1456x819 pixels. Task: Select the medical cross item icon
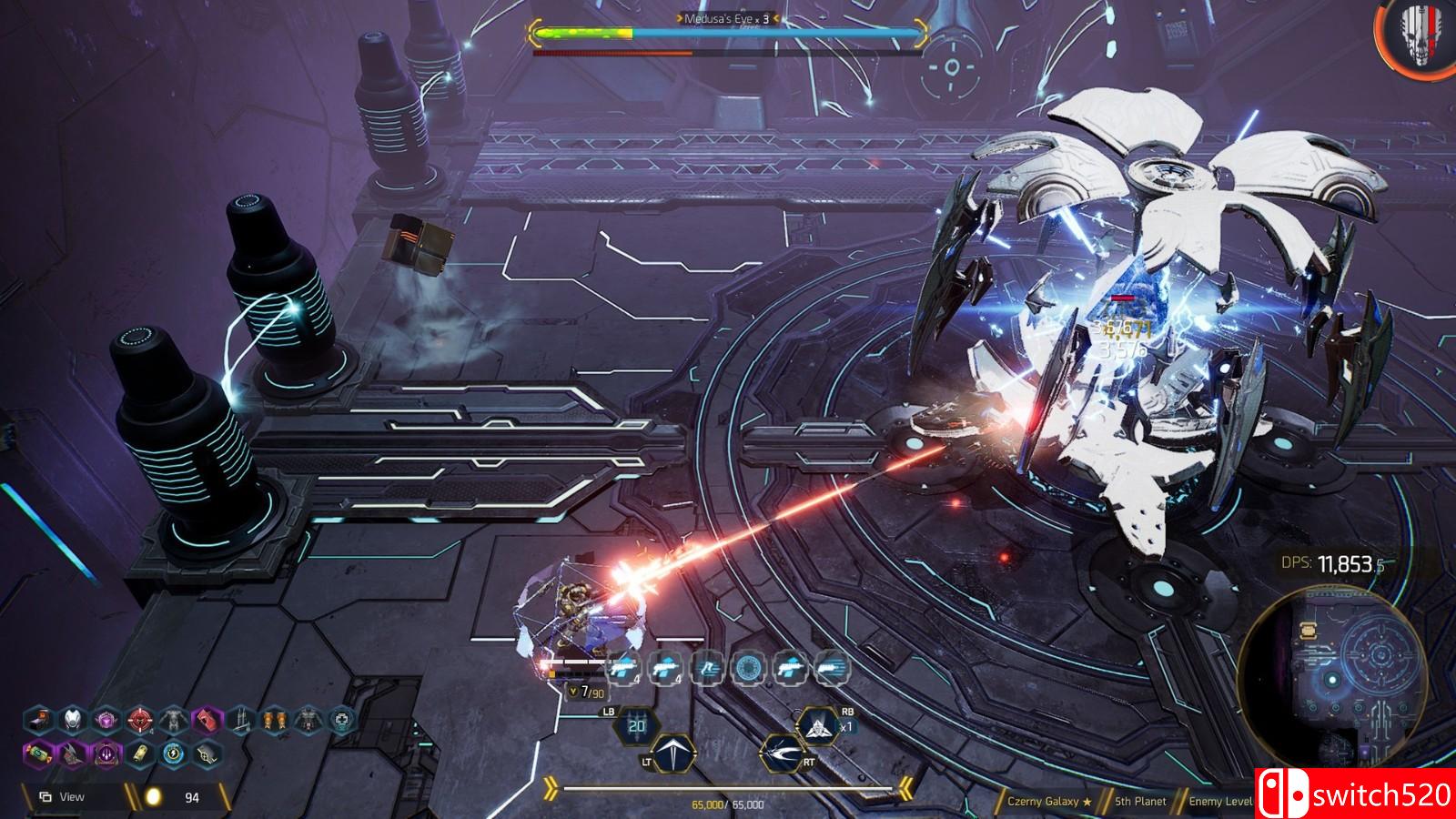pos(341,721)
